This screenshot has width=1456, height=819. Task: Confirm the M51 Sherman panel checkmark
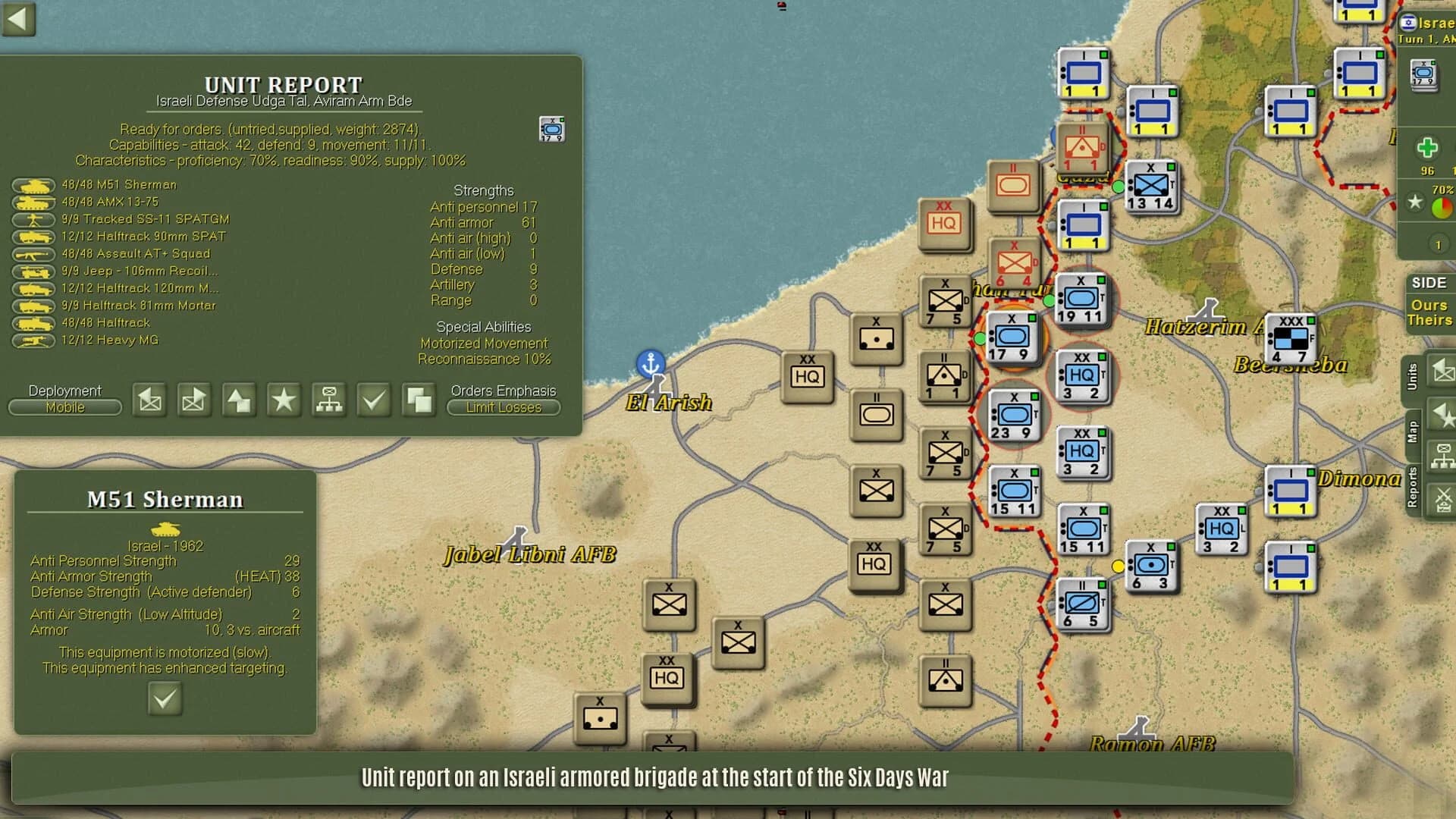[165, 698]
